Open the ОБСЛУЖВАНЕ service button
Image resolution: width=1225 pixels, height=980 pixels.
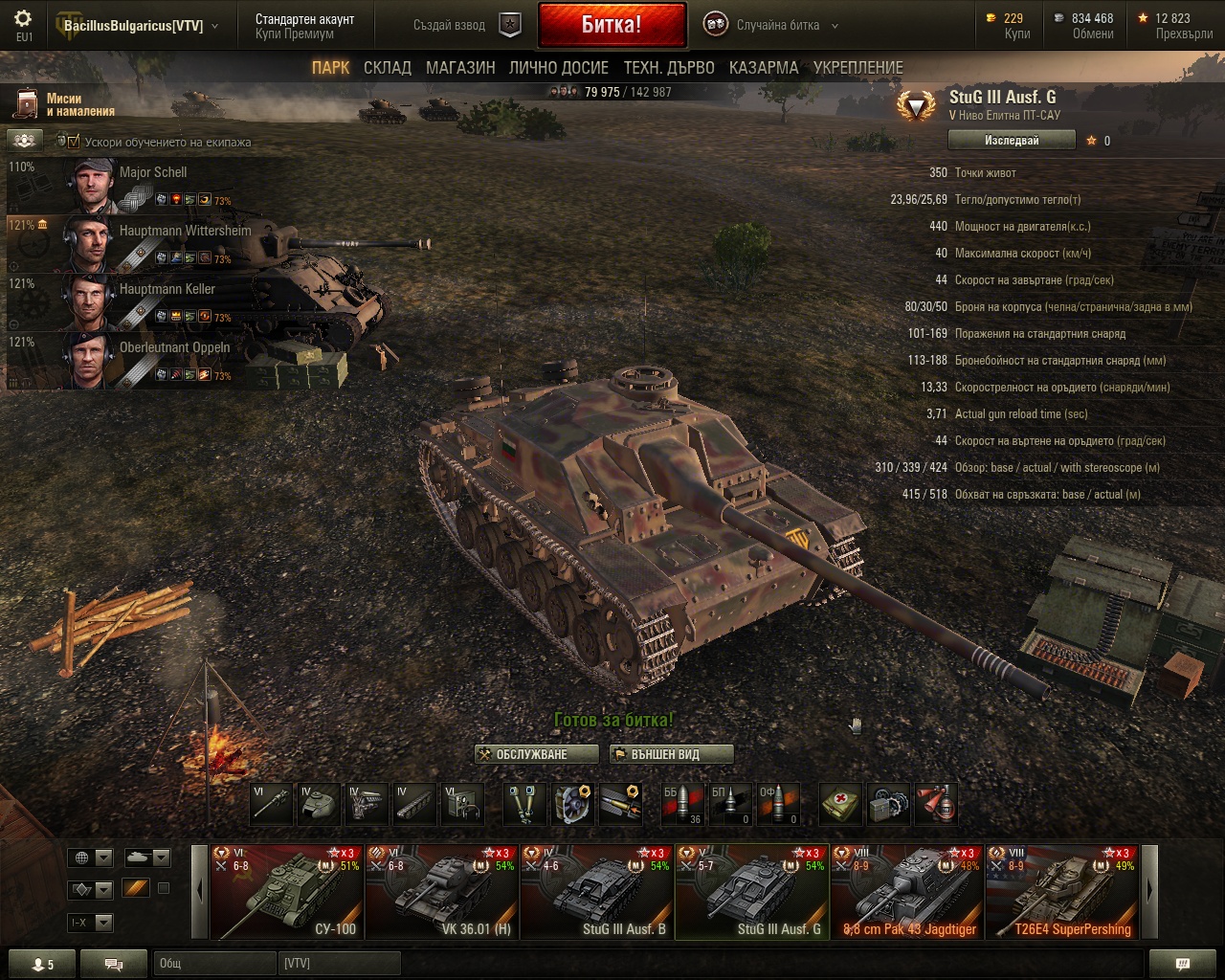click(x=536, y=754)
